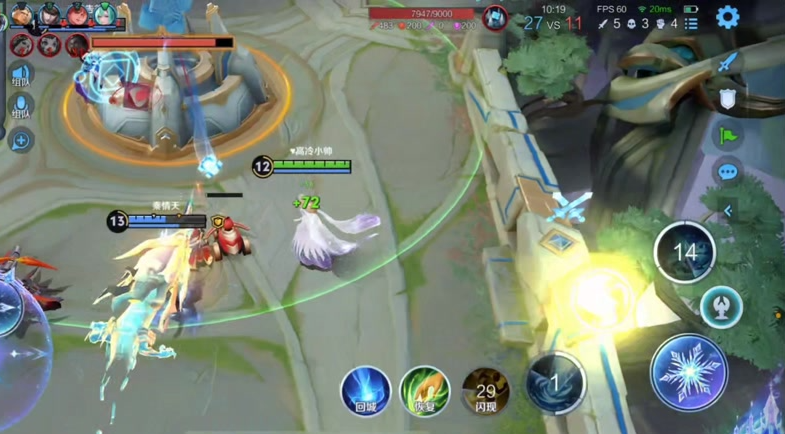Viewport: 785px width, 434px height.
Task: Send the green flag gather signal
Action: click(727, 135)
